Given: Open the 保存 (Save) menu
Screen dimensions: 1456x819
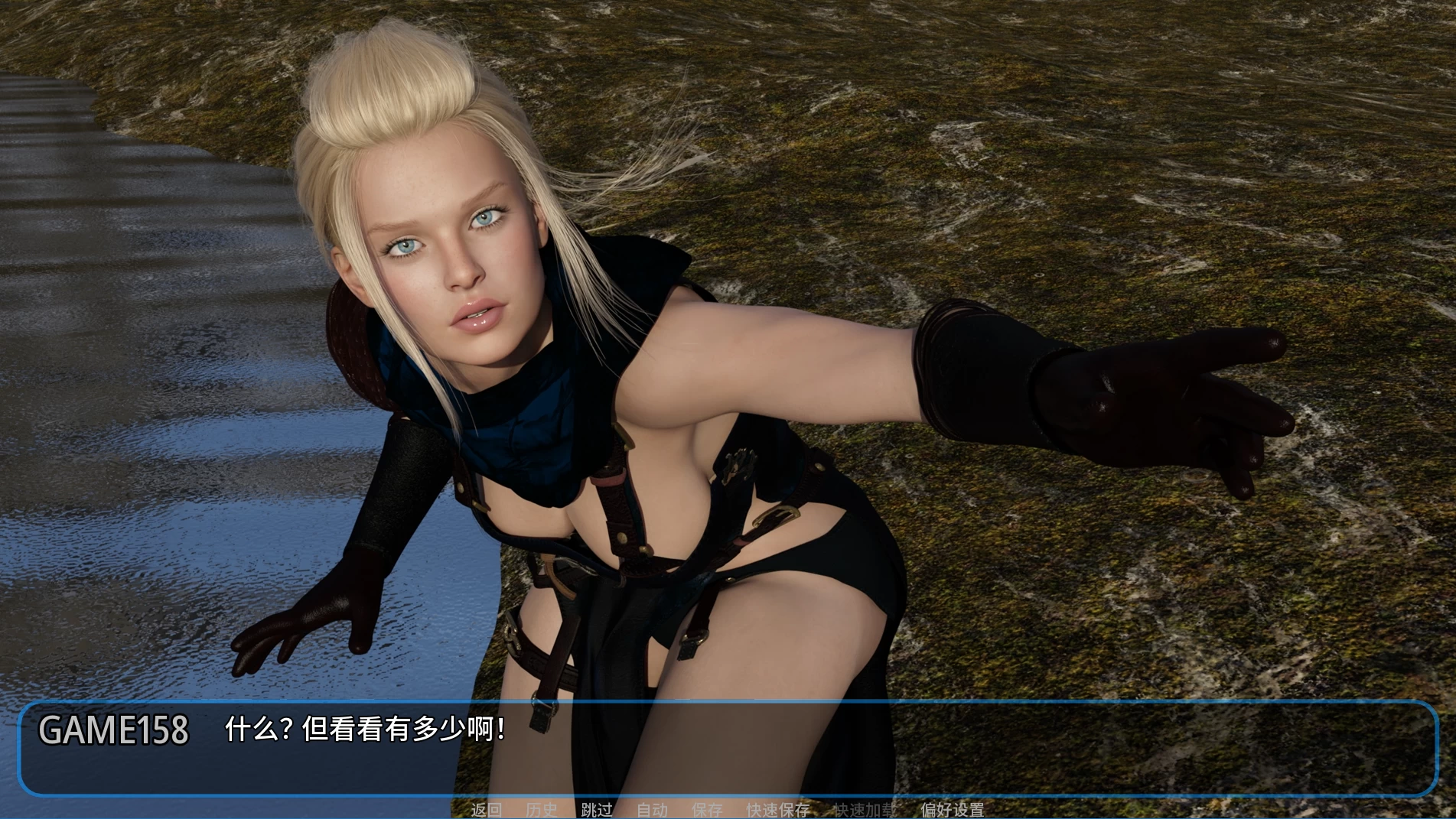Looking at the screenshot, I should (707, 810).
